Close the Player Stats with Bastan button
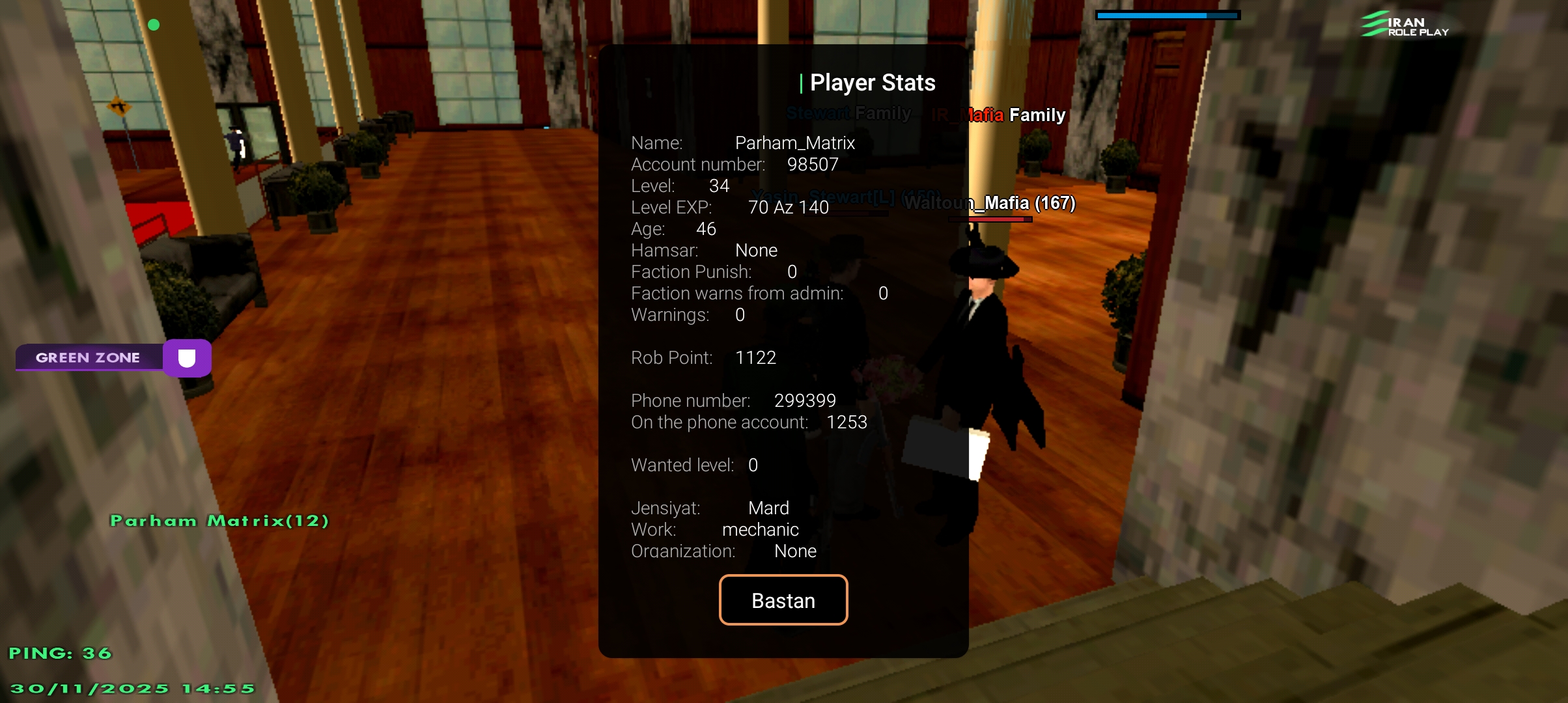Viewport: 1568px width, 703px height. coord(783,600)
